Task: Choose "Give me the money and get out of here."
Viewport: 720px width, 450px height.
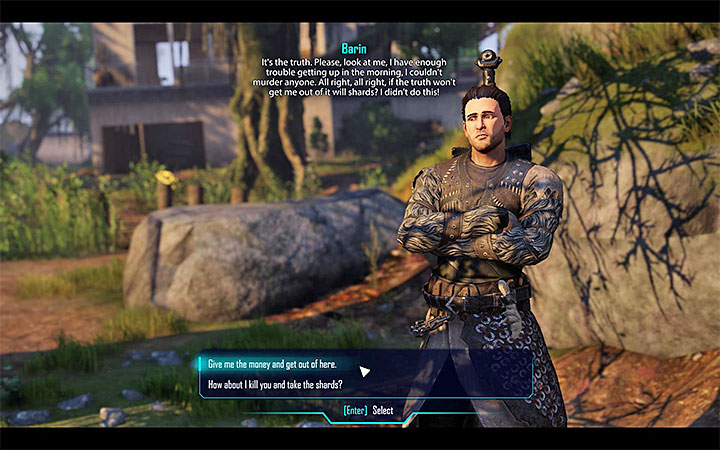Action: coord(273,363)
